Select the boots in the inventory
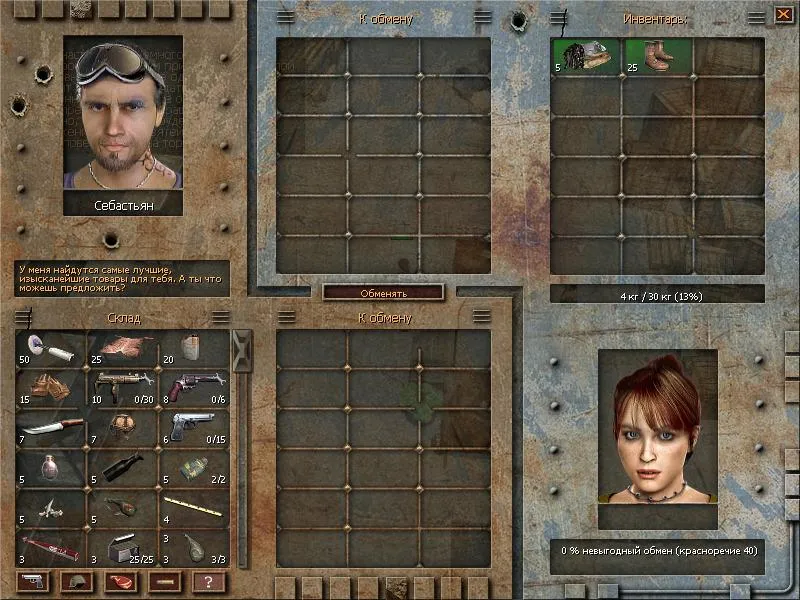The height and width of the screenshot is (600, 800). [658, 56]
